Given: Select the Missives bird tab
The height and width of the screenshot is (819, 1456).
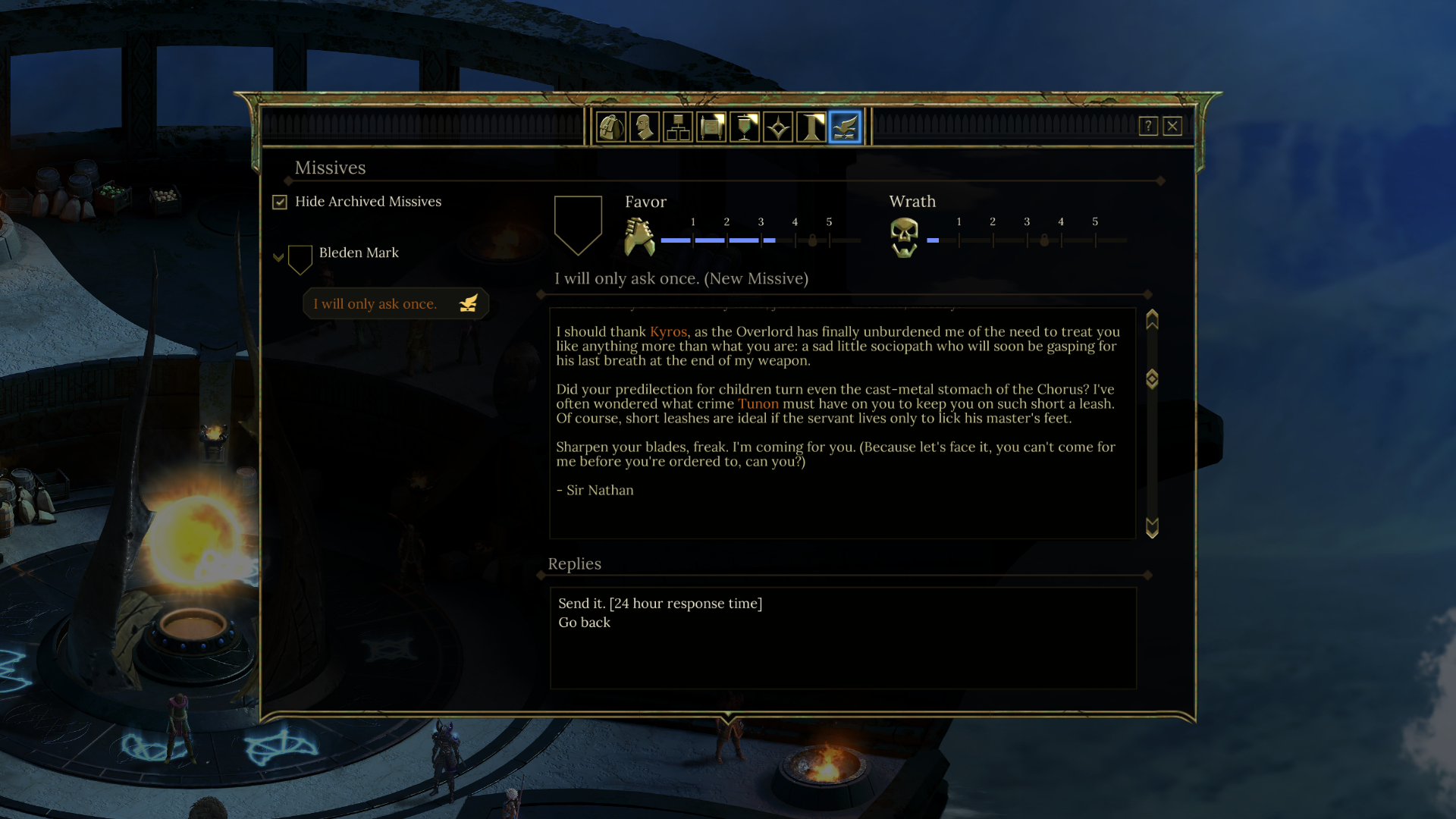Looking at the screenshot, I should 845,127.
